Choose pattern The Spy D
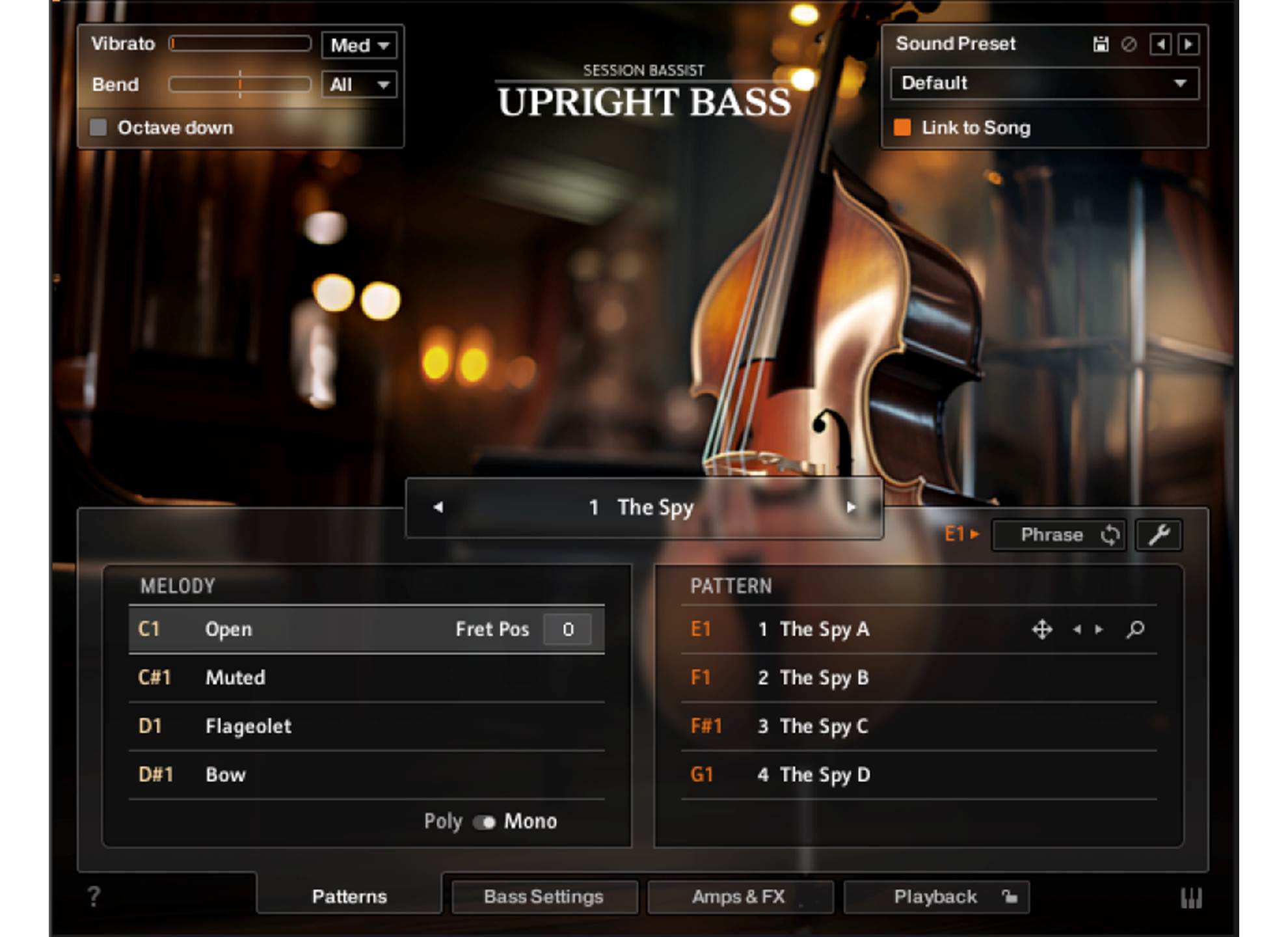1288x937 pixels. (x=824, y=774)
